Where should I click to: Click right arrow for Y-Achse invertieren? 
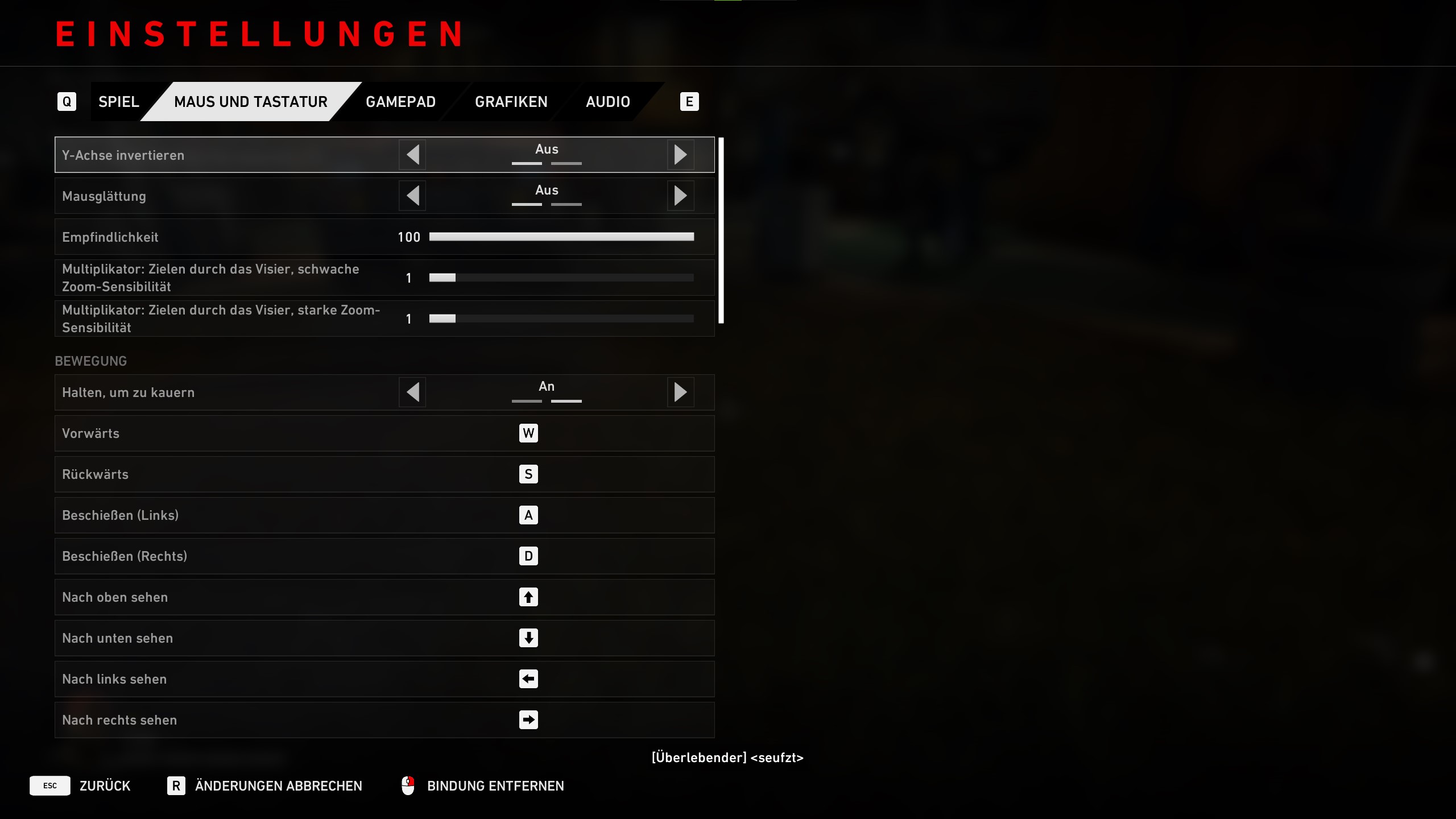[x=680, y=155]
